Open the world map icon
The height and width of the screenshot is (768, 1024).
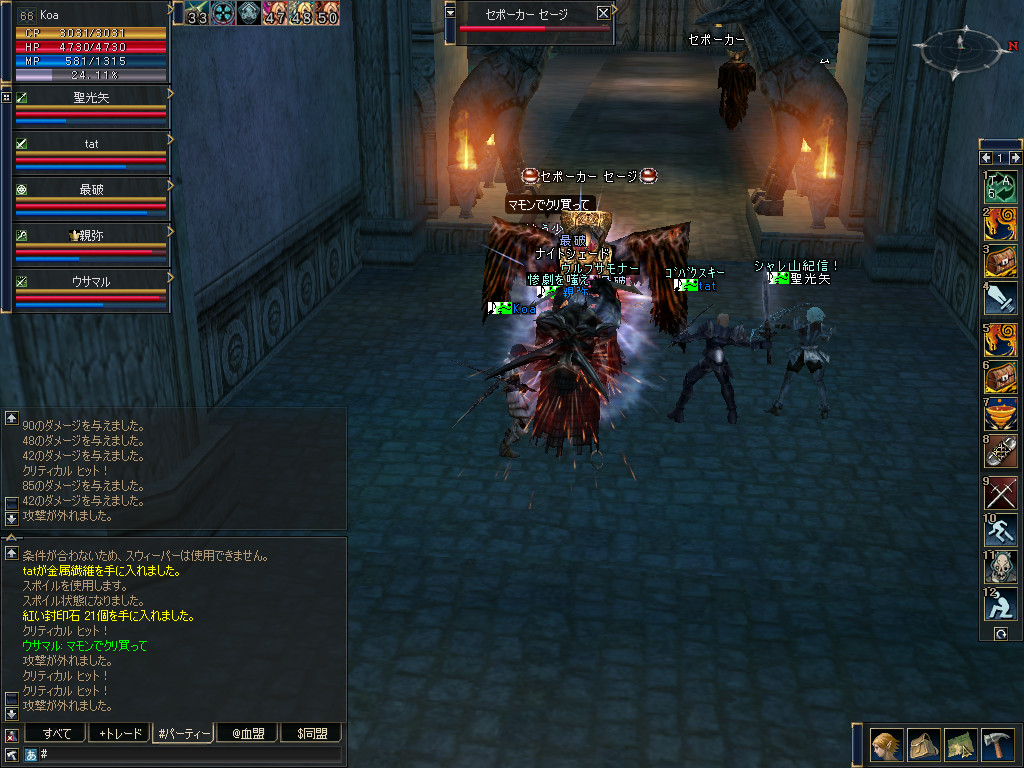960,745
